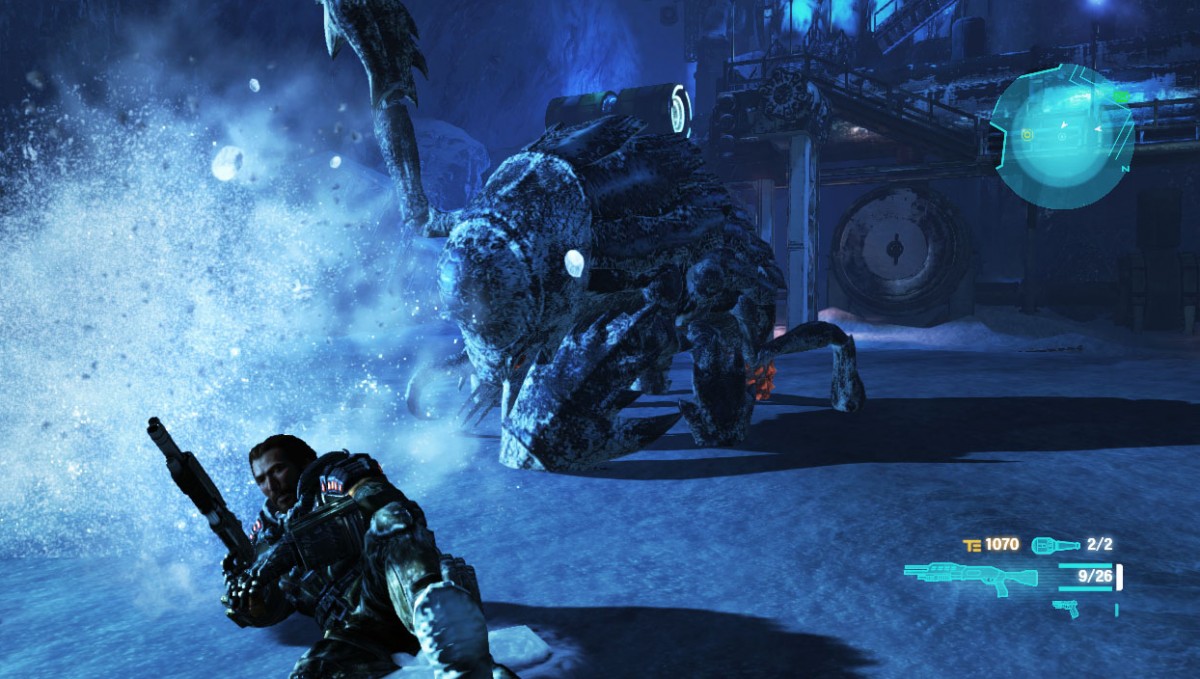Switch to the small pistol icon
Screen dimensions: 1200x679
tap(1066, 608)
